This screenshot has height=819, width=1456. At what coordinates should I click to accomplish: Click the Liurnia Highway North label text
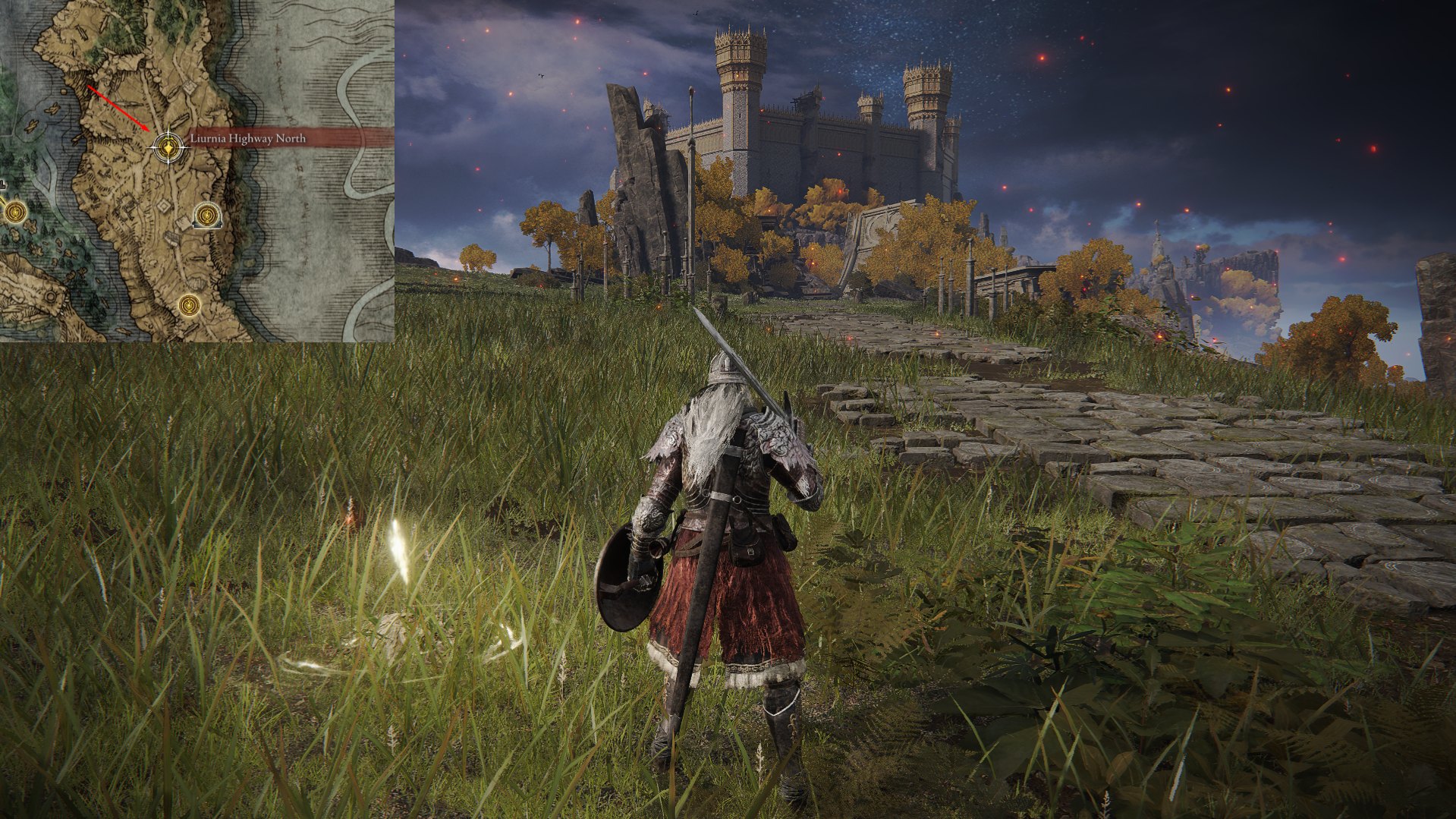tap(247, 139)
